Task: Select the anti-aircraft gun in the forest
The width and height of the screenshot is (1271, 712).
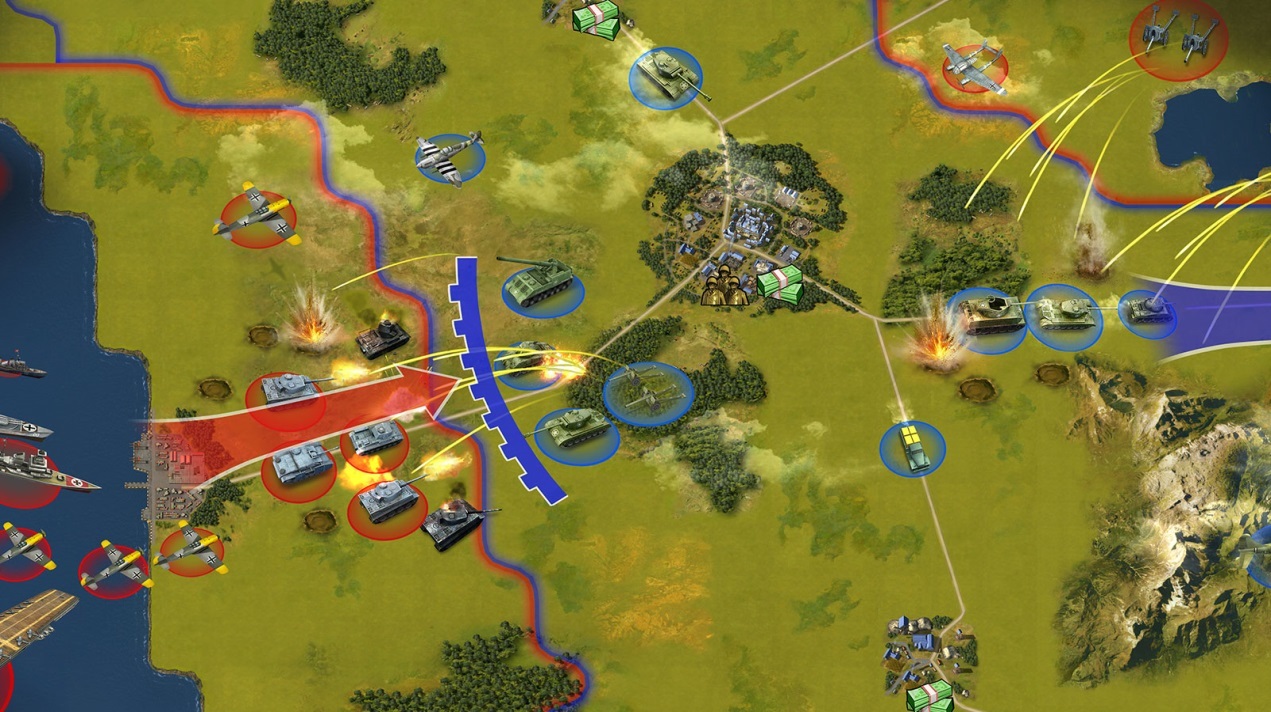Action: point(647,392)
